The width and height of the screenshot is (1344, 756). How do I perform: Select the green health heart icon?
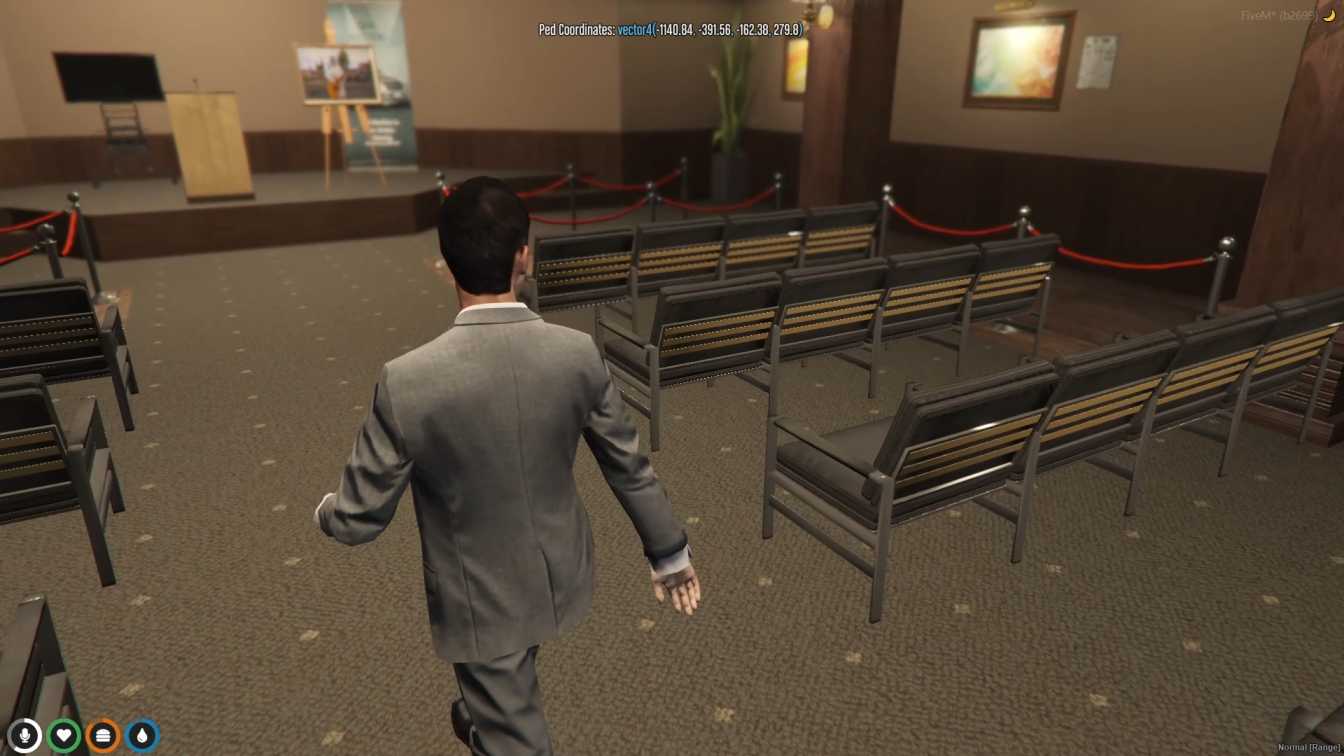point(64,737)
